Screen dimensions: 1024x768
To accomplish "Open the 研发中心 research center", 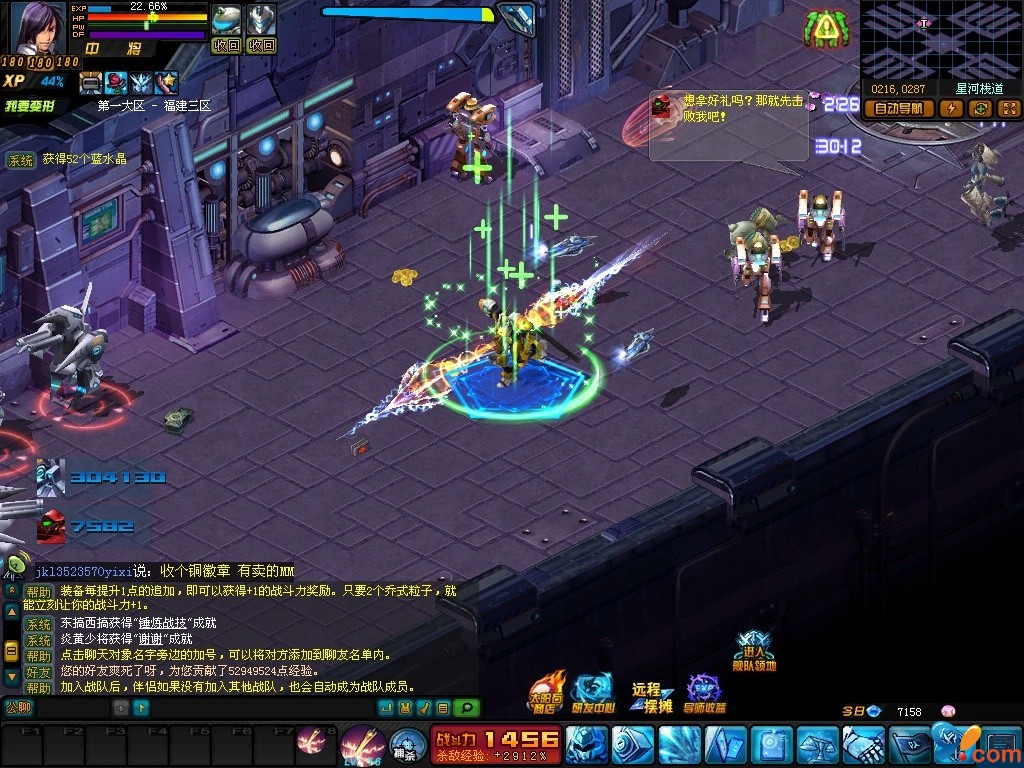I will [592, 692].
